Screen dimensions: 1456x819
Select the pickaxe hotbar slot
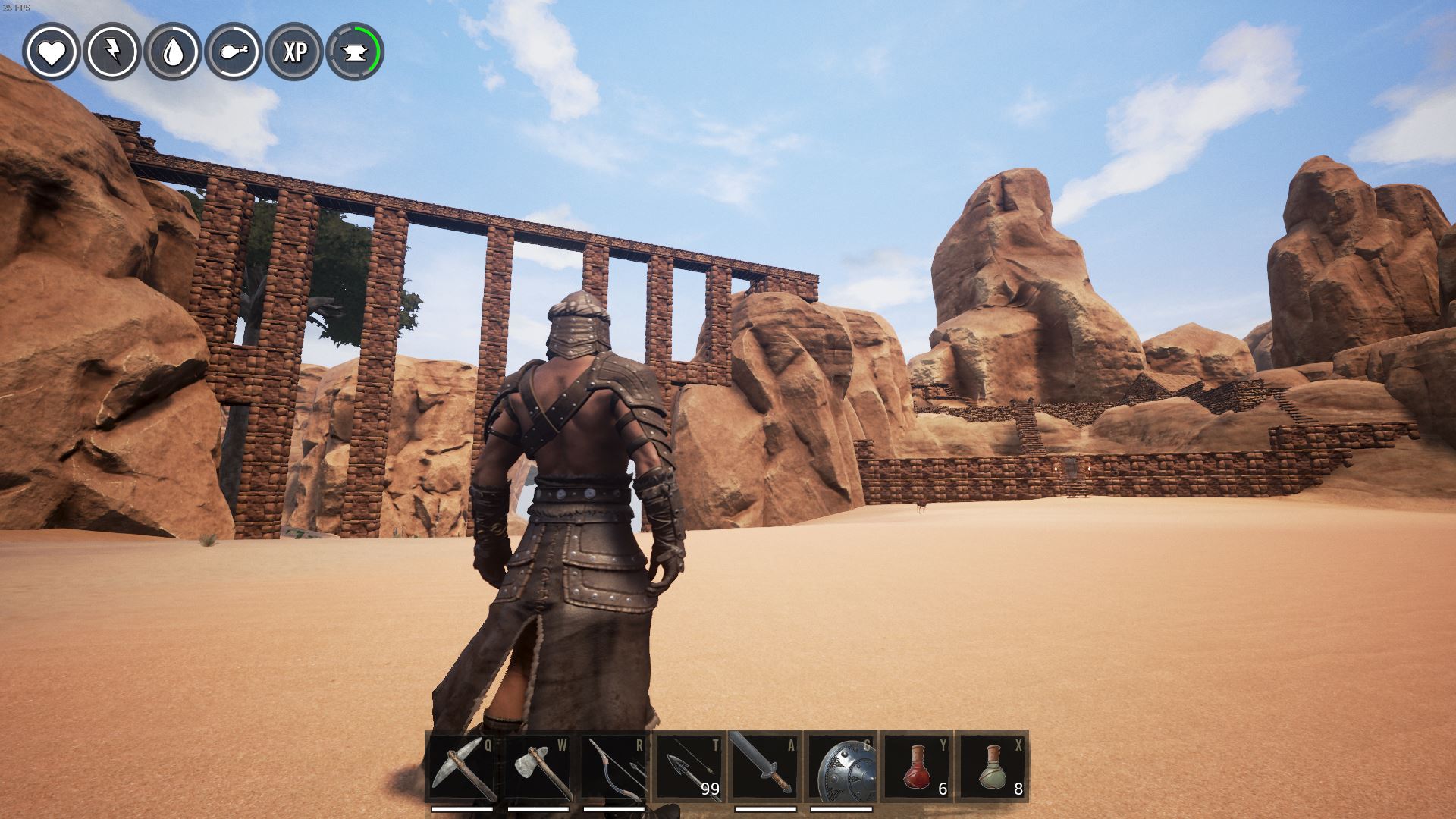pyautogui.click(x=462, y=766)
